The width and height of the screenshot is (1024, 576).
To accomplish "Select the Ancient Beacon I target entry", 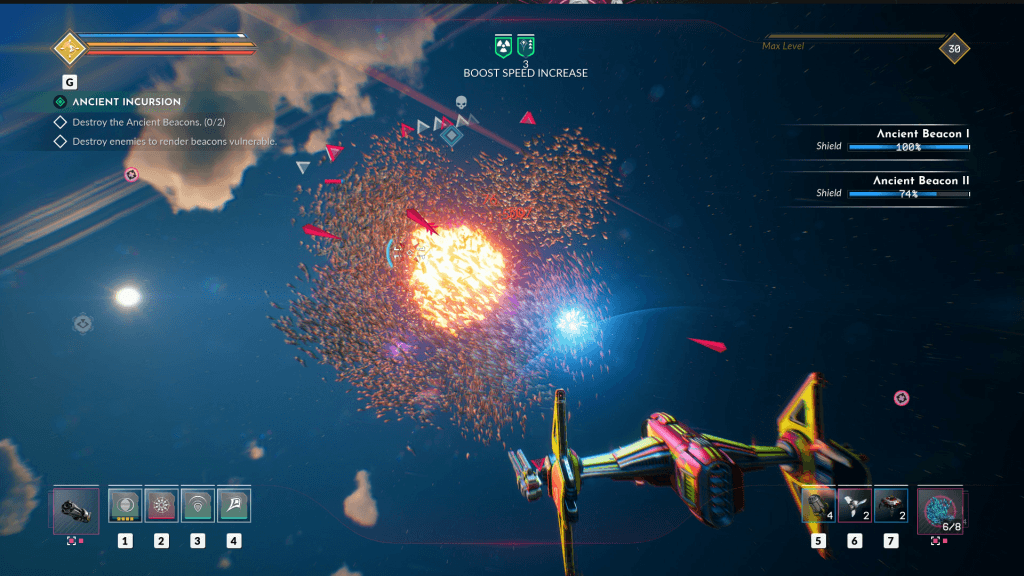I will [x=892, y=140].
